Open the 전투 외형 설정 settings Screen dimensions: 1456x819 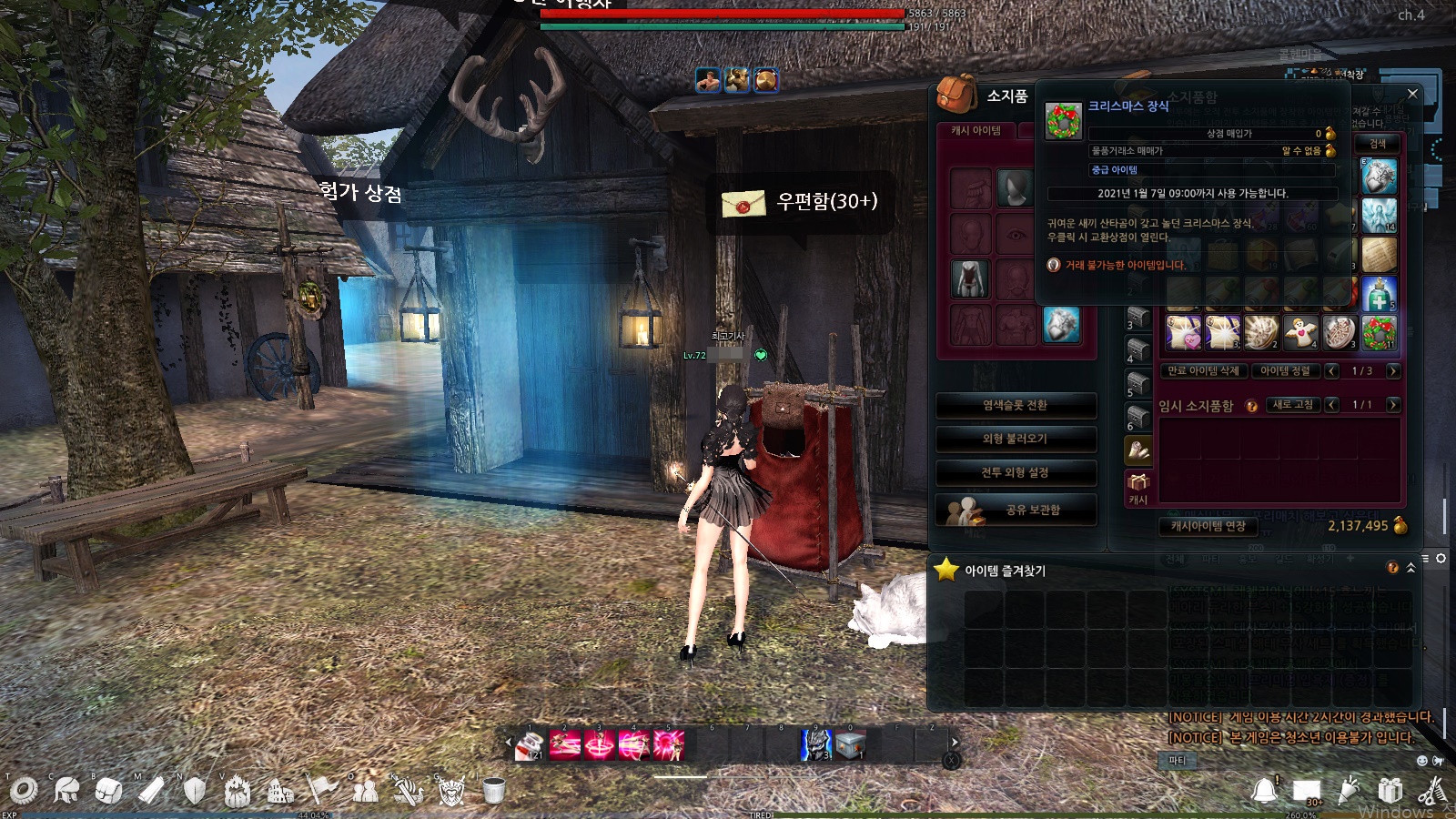(x=1016, y=472)
